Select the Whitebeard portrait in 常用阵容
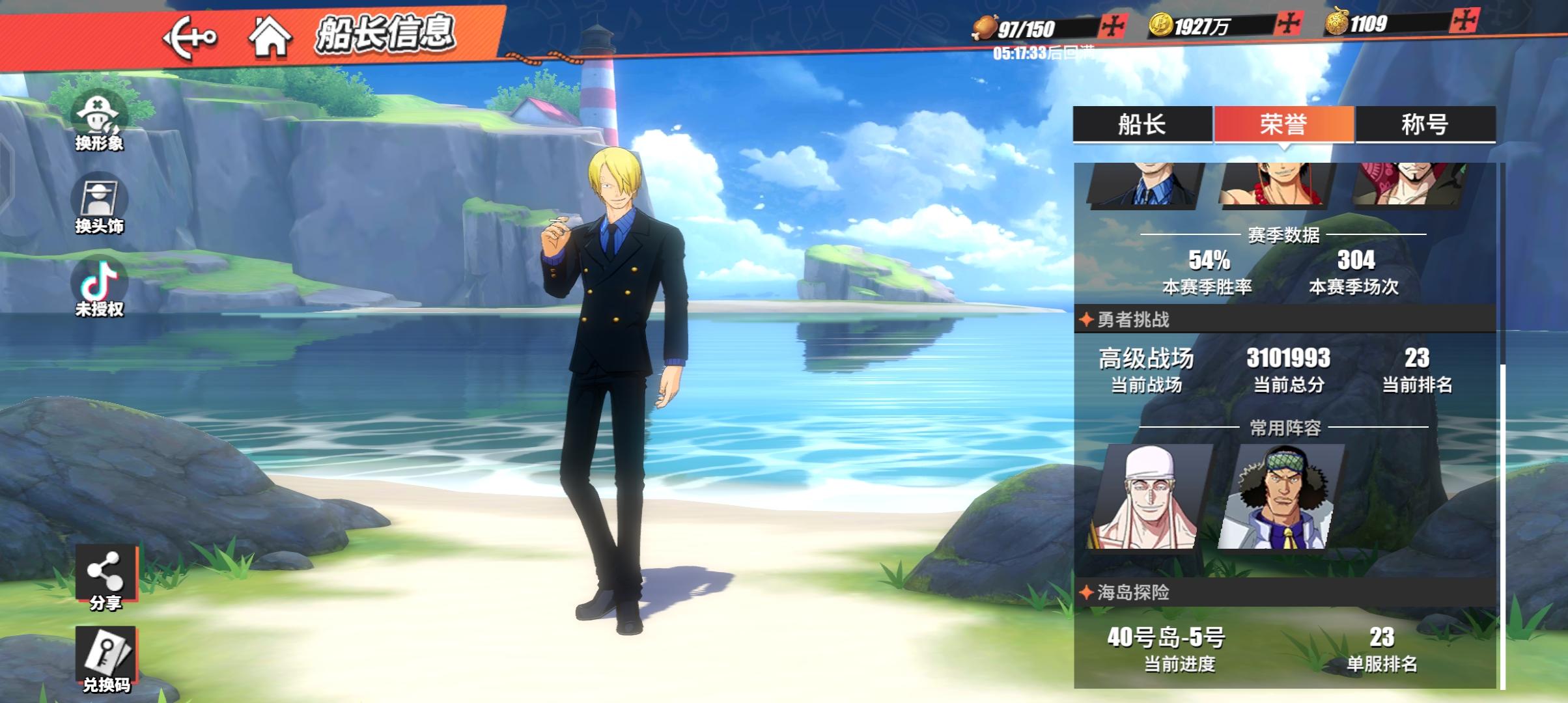1568x703 pixels. point(1149,497)
